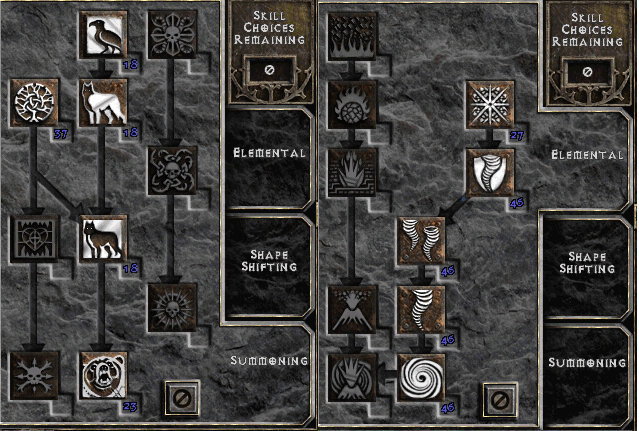Choose the Oak Sage skill
639x431 pixels.
click(x=33, y=101)
